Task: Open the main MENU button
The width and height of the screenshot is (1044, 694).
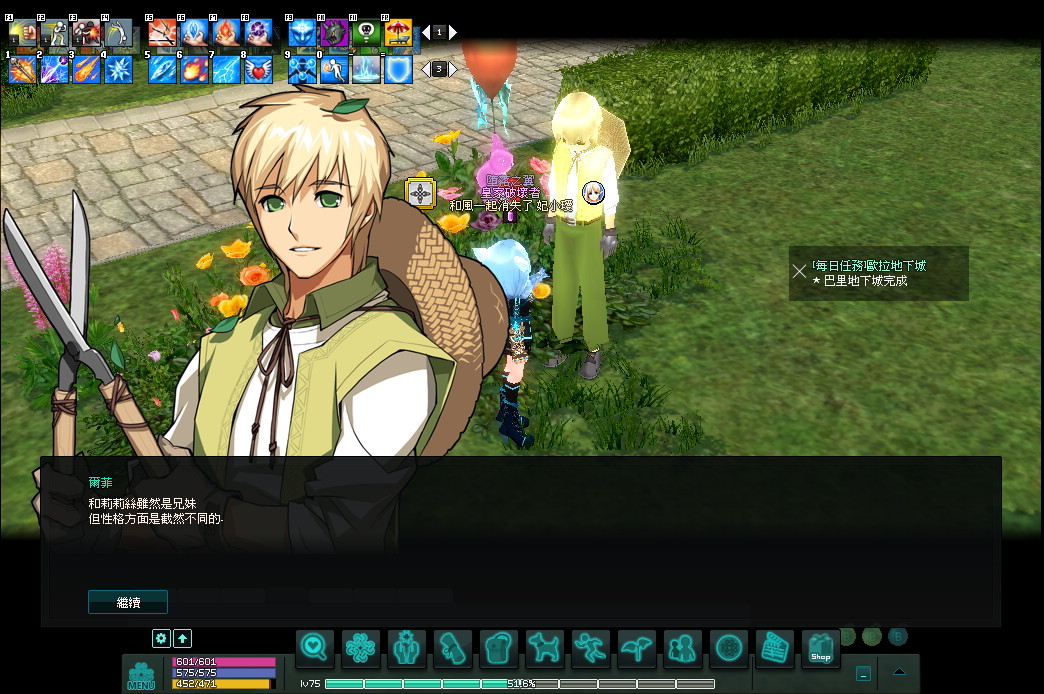Action: (141, 677)
